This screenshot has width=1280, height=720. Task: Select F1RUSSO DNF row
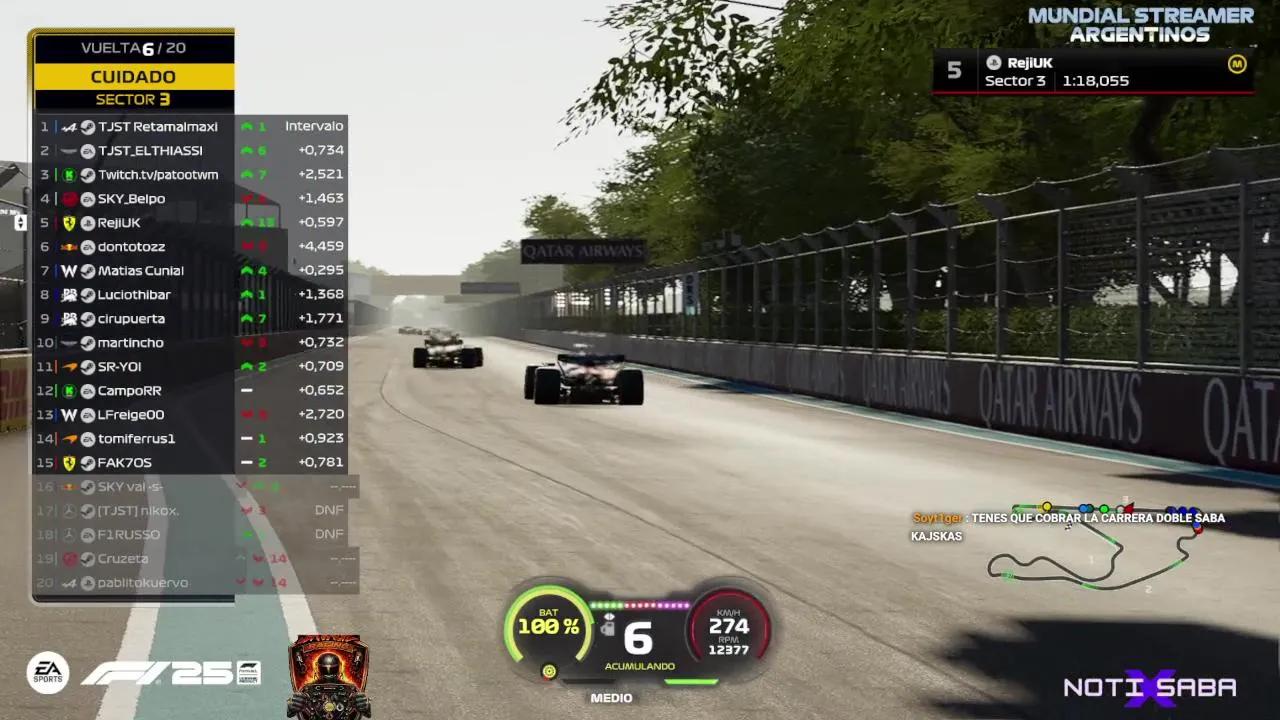128,535
